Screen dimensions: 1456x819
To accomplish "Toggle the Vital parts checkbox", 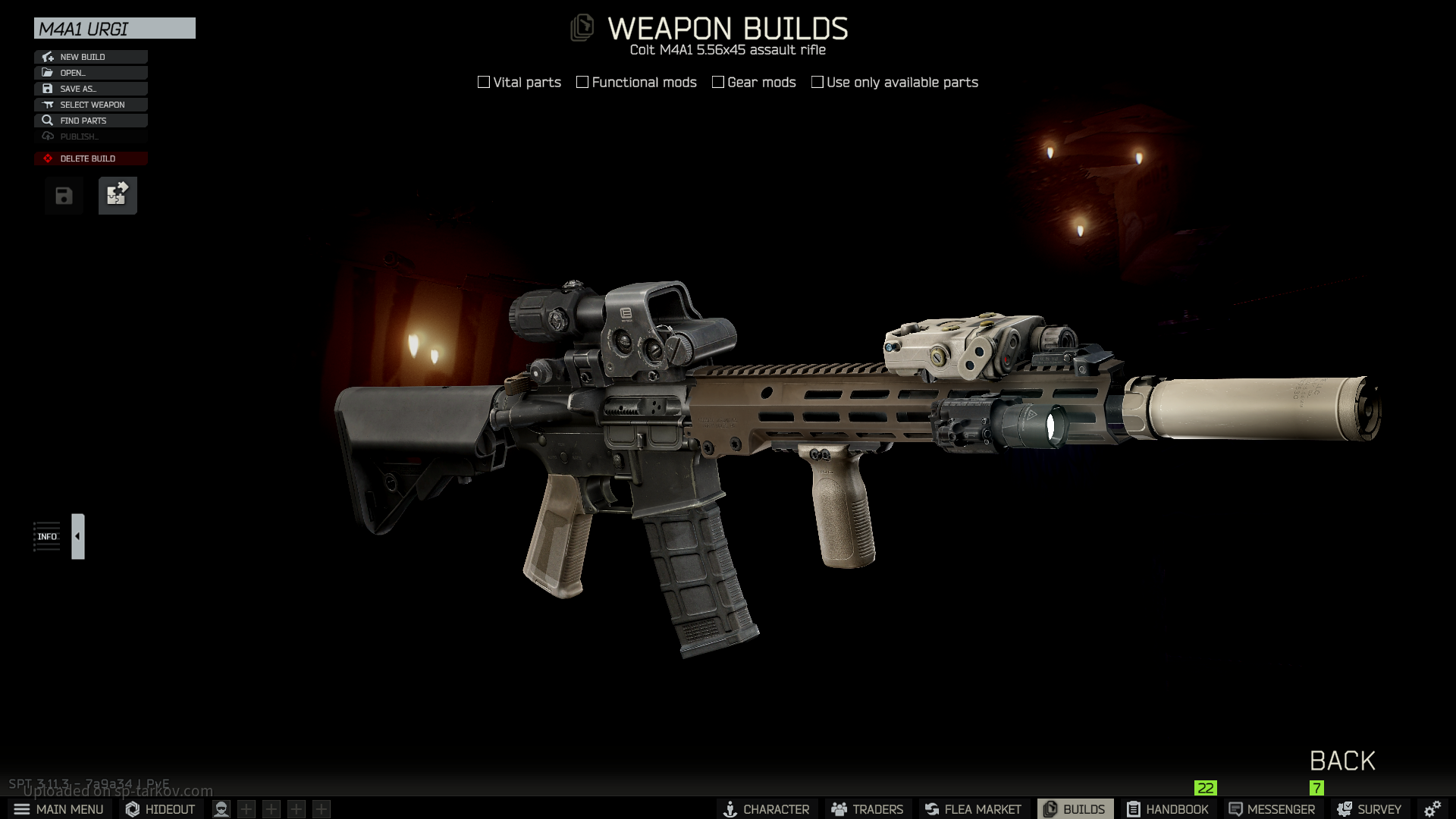I will (x=484, y=82).
